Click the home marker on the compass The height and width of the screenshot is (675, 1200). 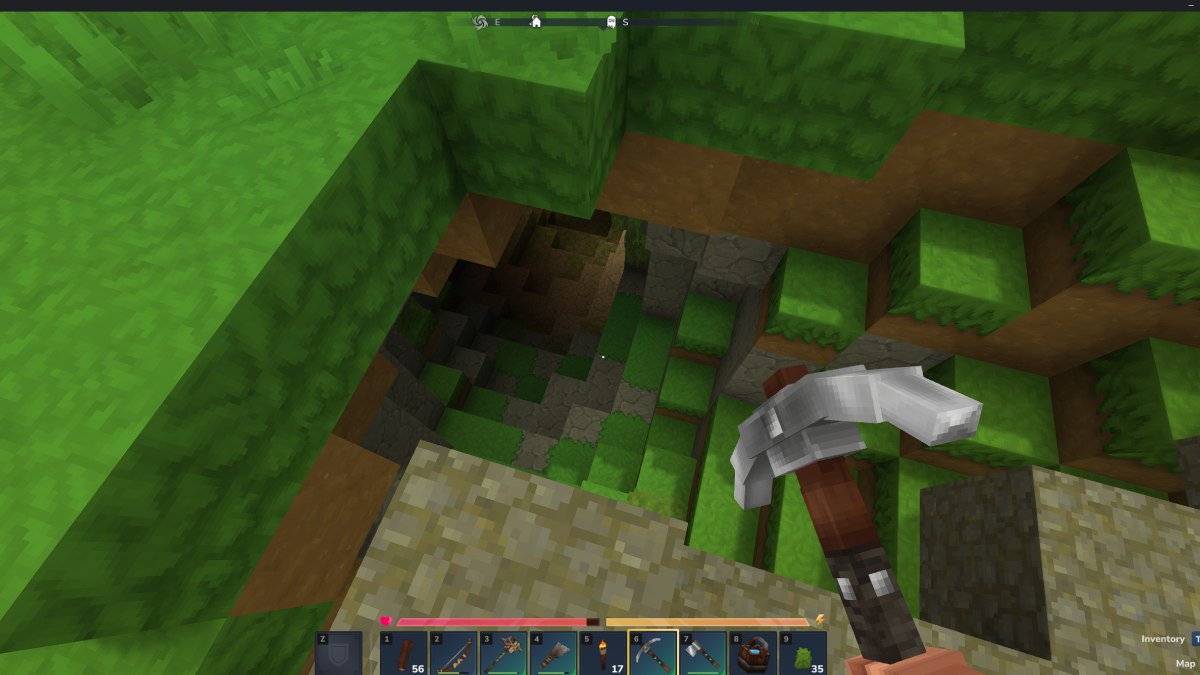pyautogui.click(x=536, y=21)
